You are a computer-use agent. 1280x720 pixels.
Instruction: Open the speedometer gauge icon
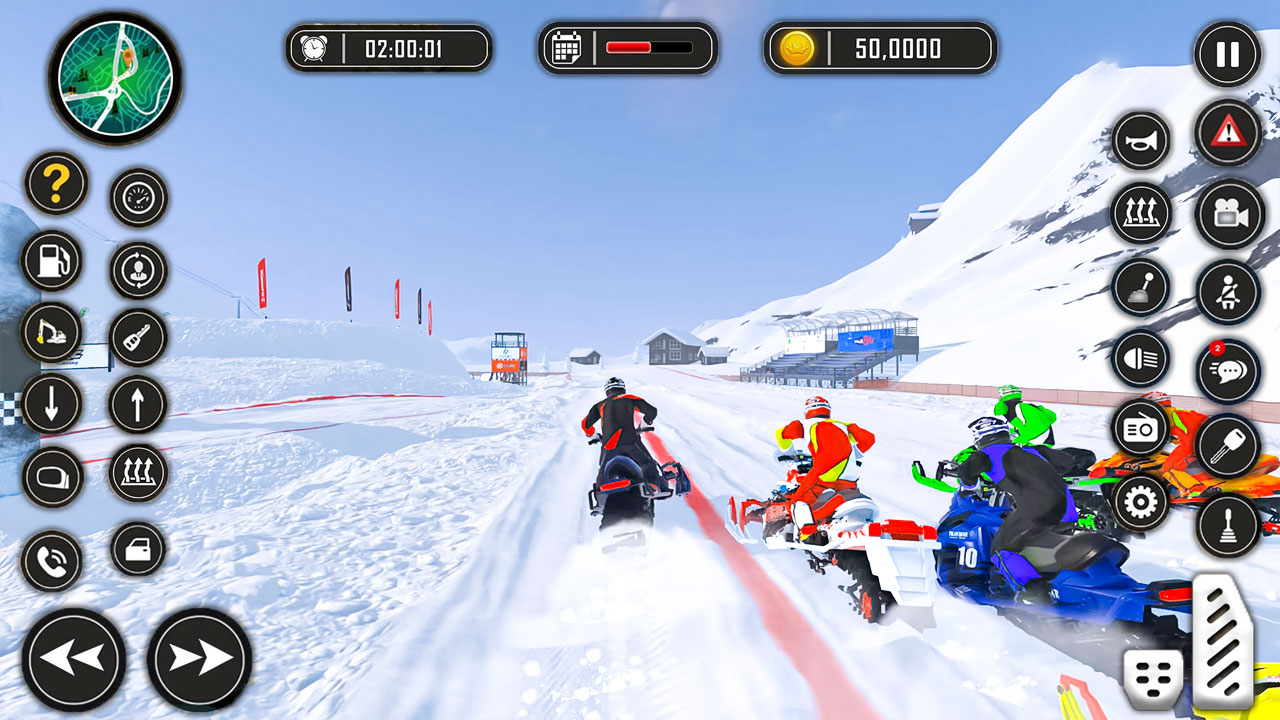pos(138,197)
